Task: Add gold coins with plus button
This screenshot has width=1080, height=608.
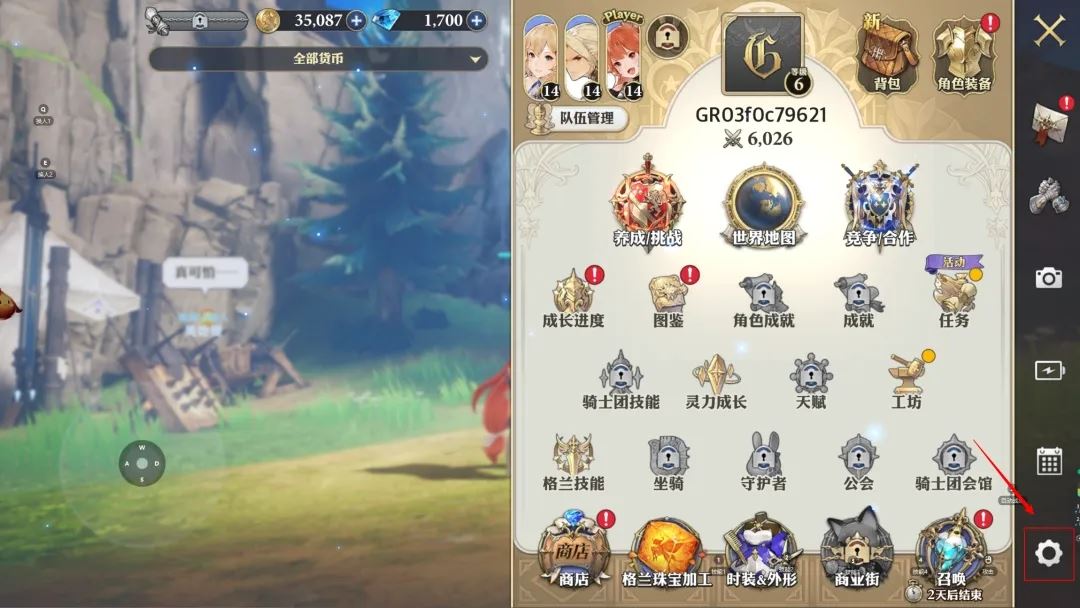Action: pos(356,20)
